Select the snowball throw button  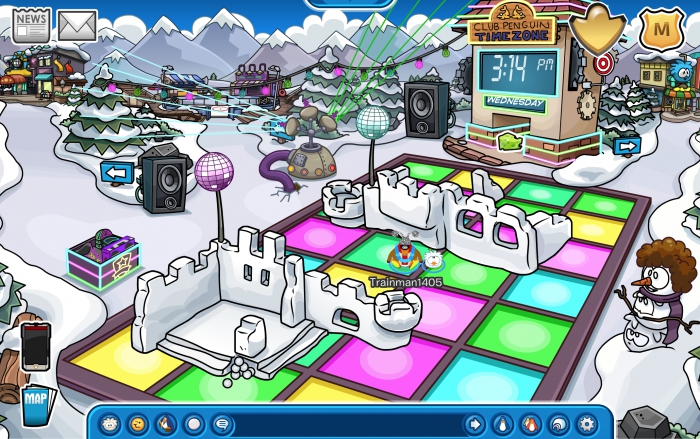[x=194, y=423]
